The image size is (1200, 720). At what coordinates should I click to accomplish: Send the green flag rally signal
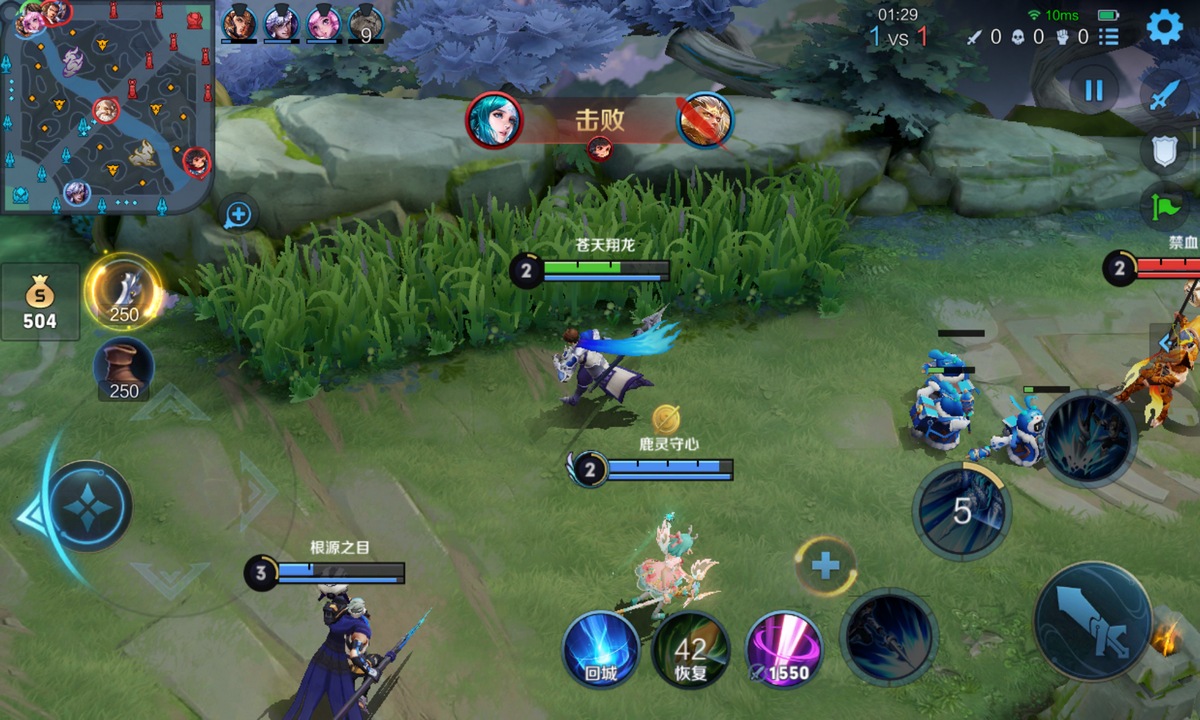point(1165,208)
